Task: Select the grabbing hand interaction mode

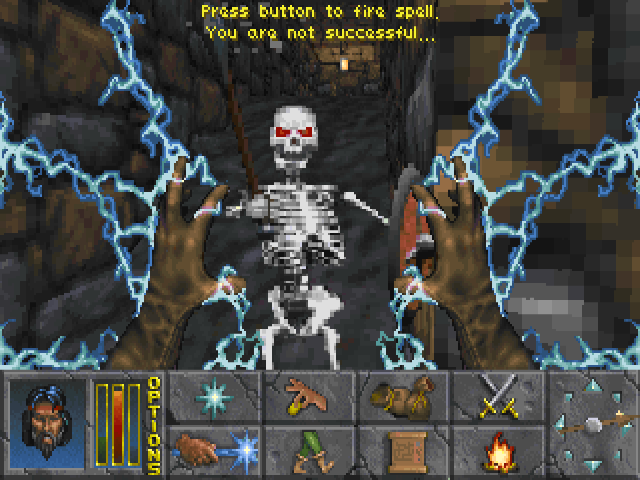Action: click(307, 395)
